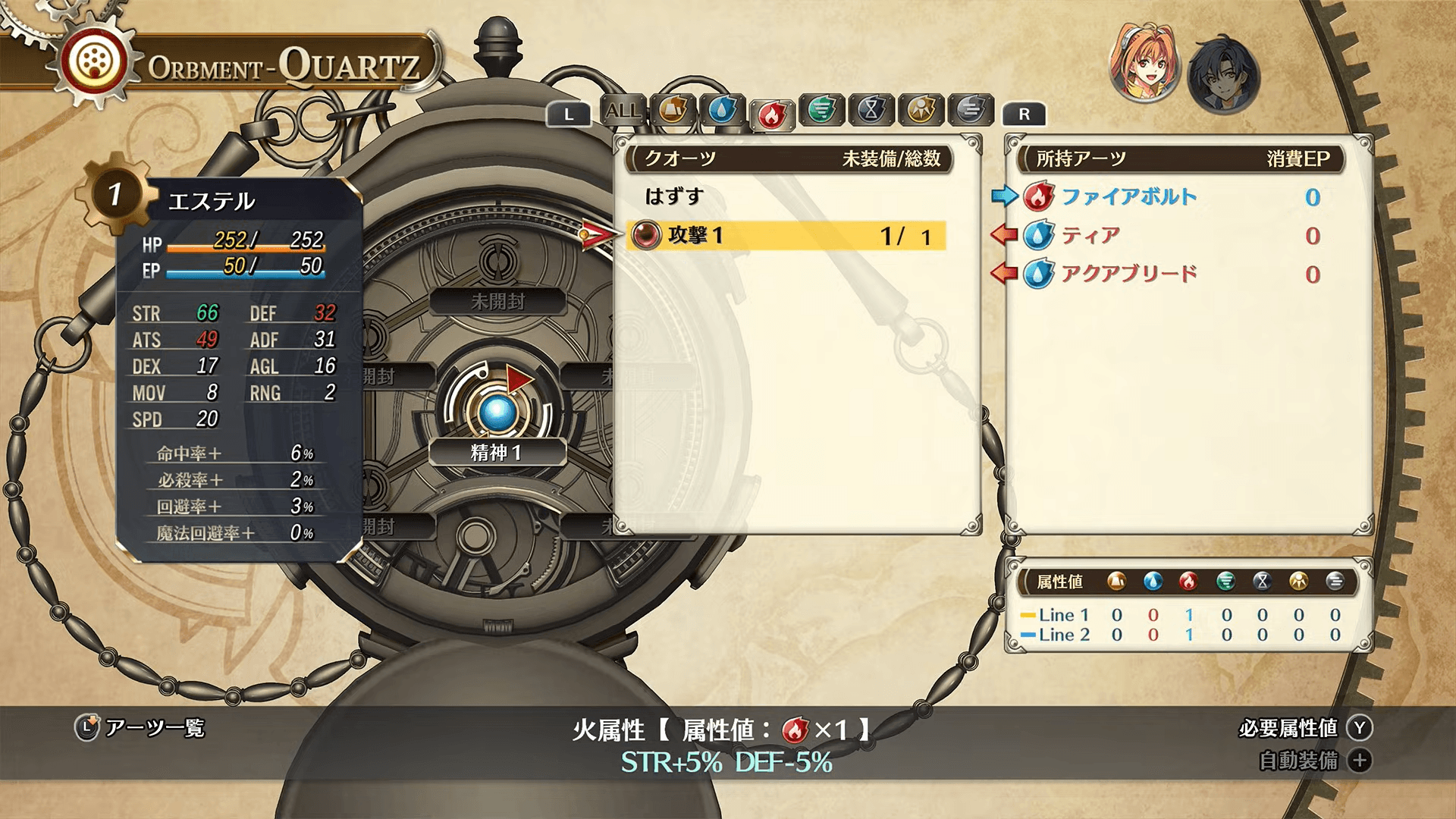Pick the アクアブリード art entry

click(1128, 274)
